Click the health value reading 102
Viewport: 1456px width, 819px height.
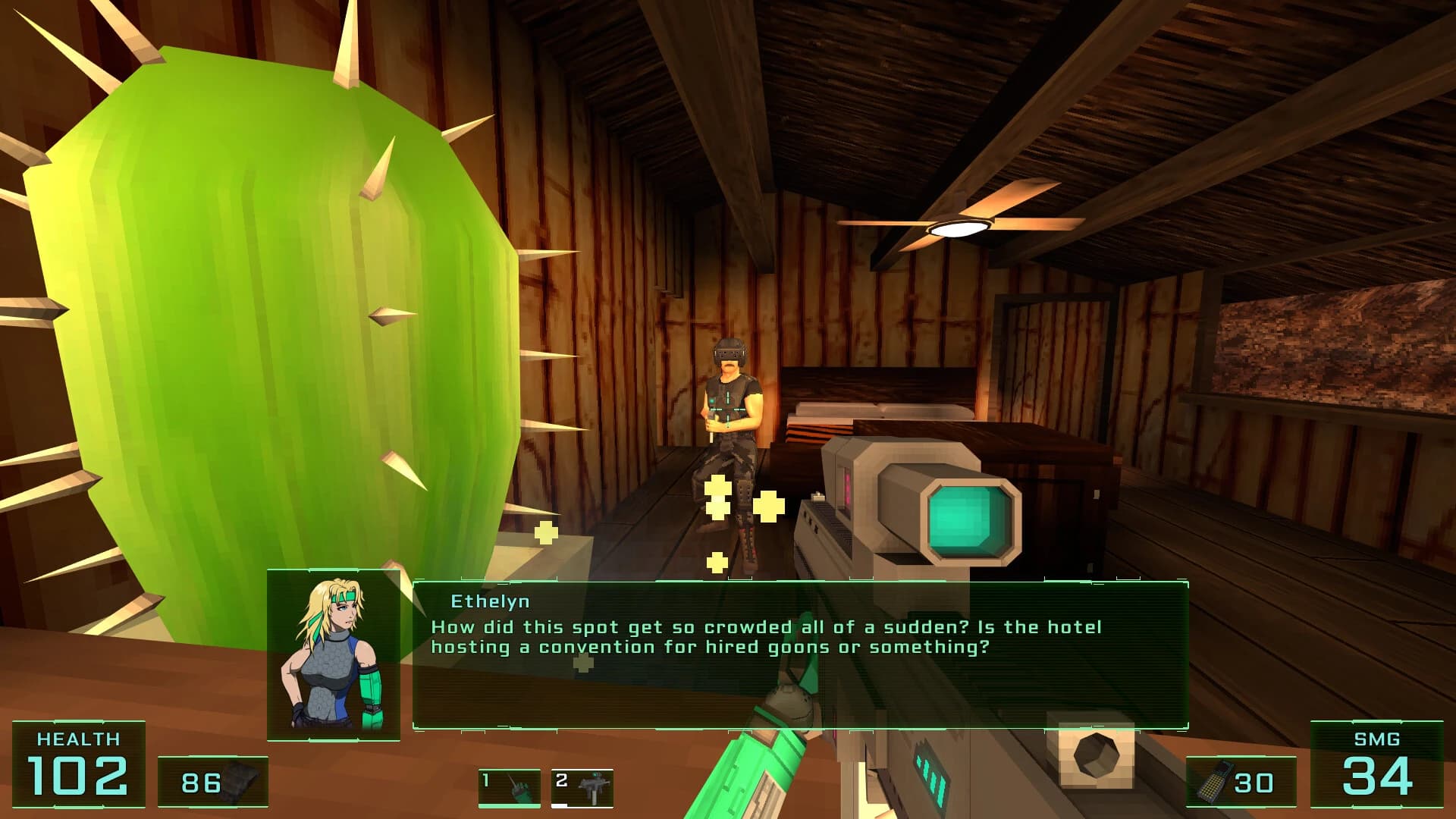[77, 776]
